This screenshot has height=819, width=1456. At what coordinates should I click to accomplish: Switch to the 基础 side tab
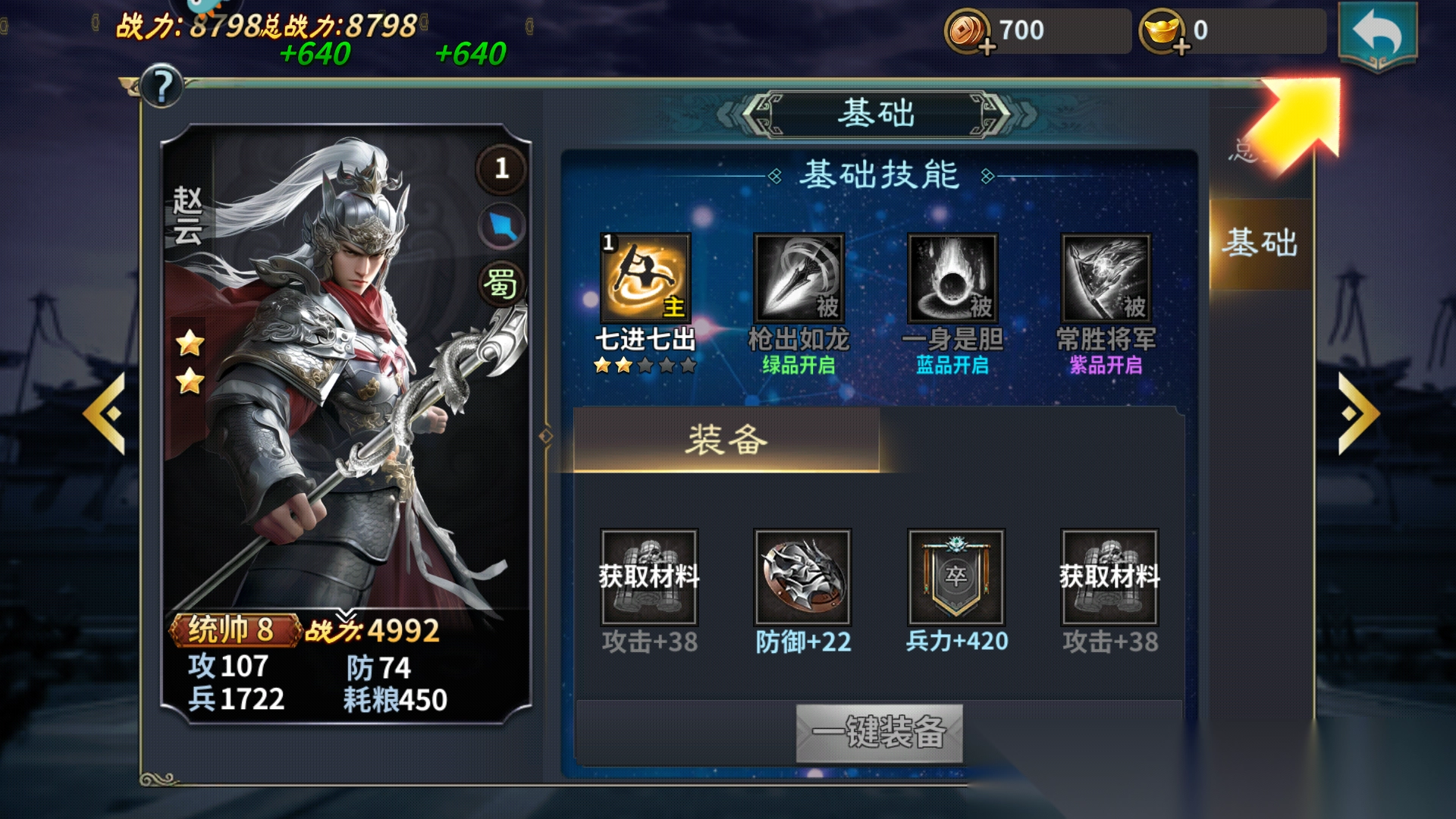pos(1260,243)
